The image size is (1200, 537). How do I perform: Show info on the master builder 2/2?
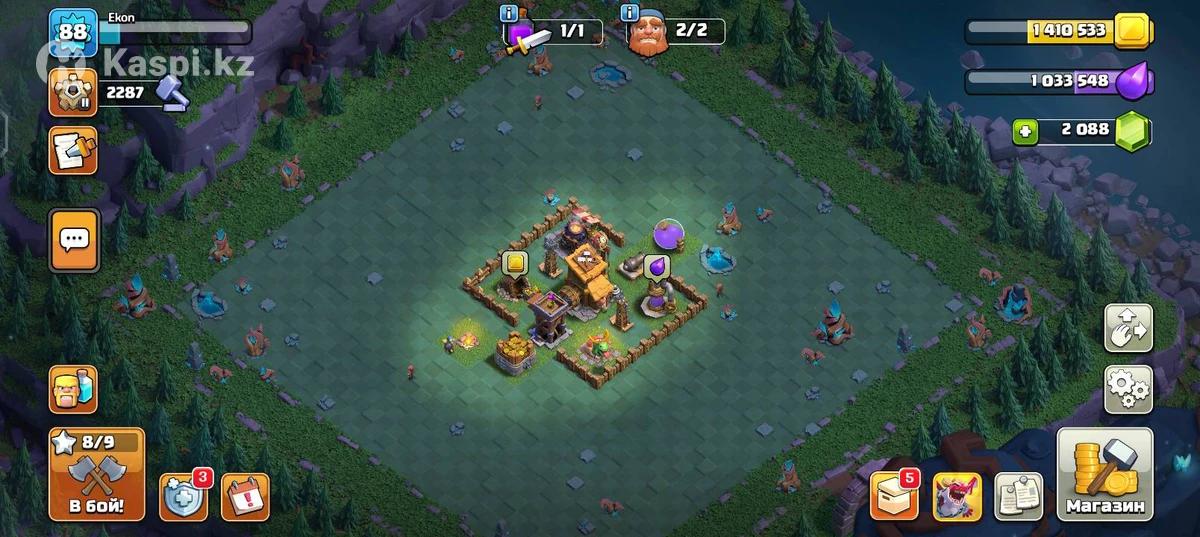tap(630, 13)
